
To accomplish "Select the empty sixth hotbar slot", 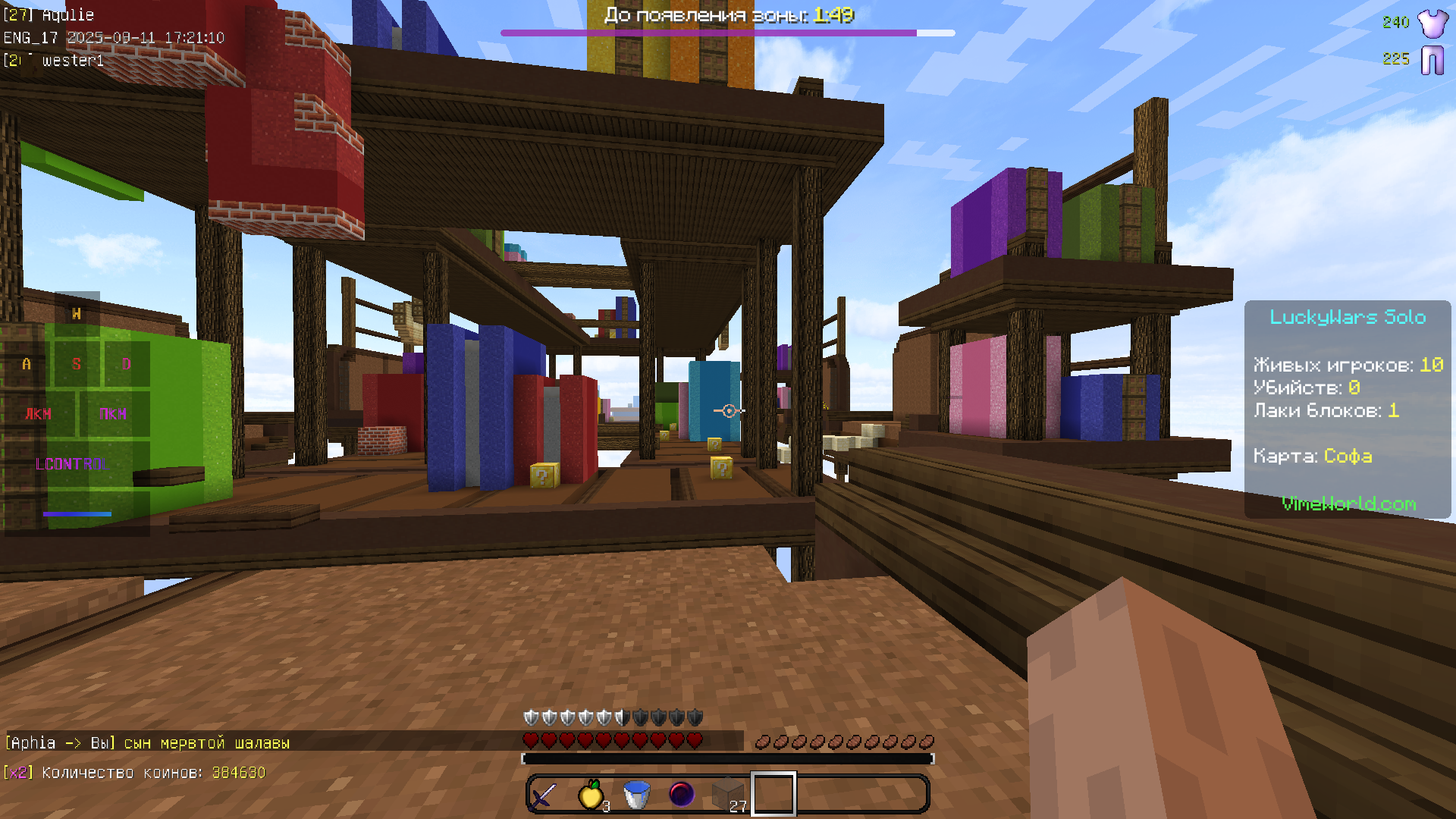I will [772, 793].
